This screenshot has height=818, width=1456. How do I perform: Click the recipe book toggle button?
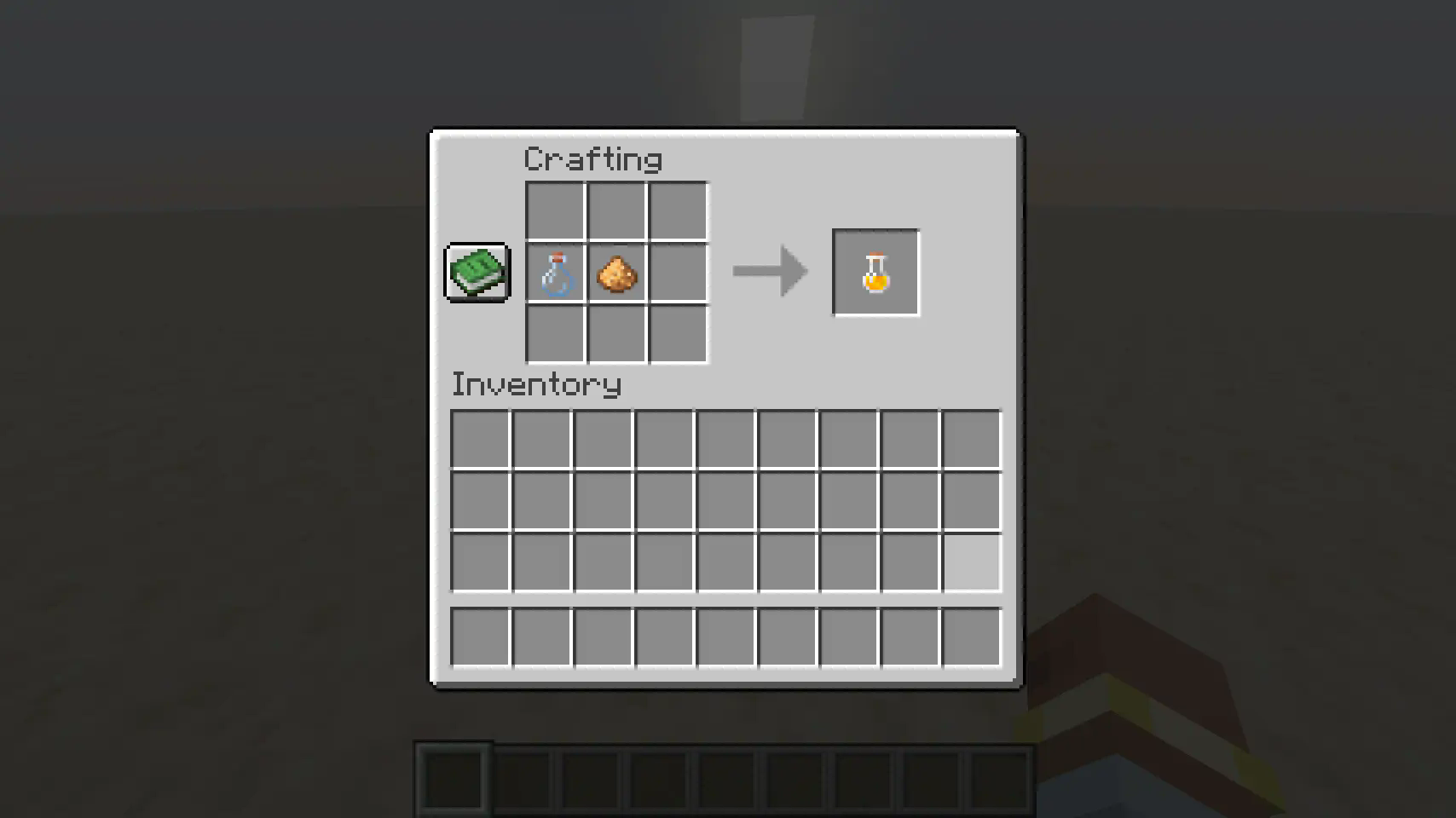tap(477, 272)
